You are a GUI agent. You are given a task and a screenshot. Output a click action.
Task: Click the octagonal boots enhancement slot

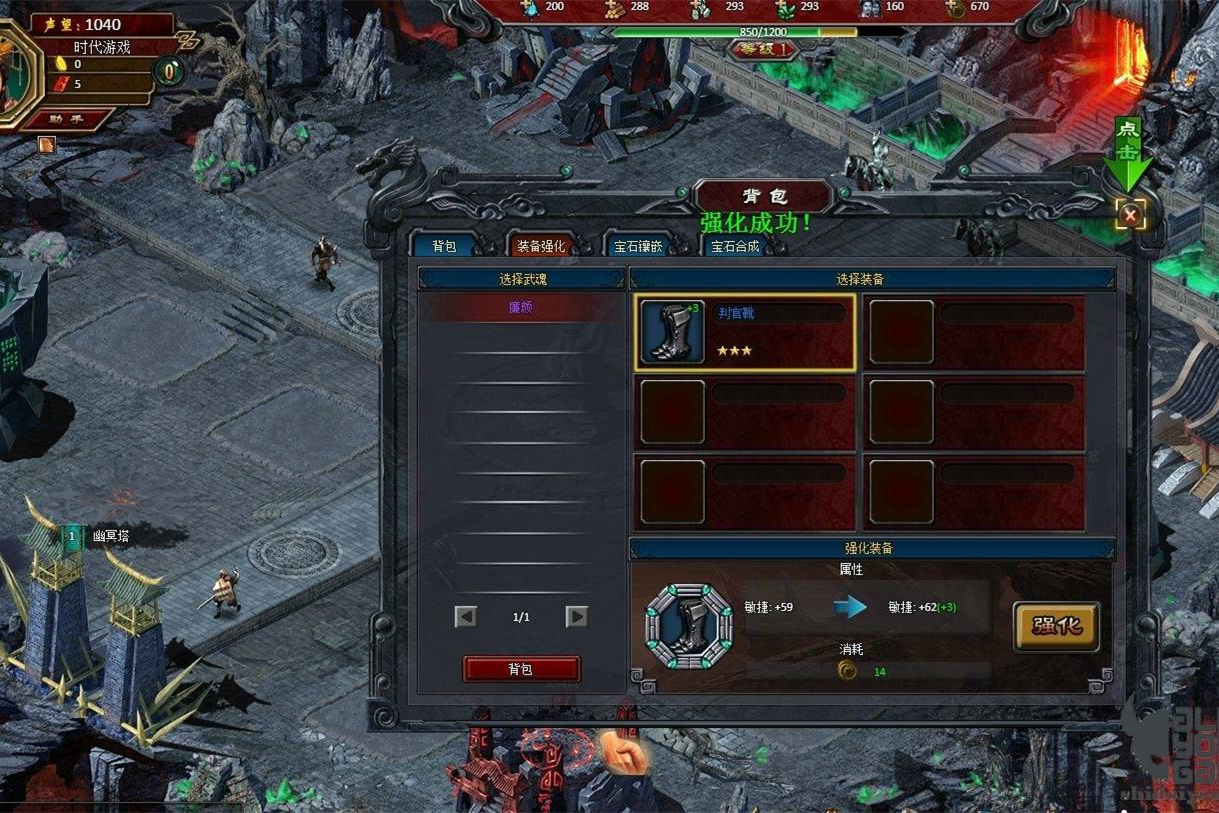(x=688, y=627)
